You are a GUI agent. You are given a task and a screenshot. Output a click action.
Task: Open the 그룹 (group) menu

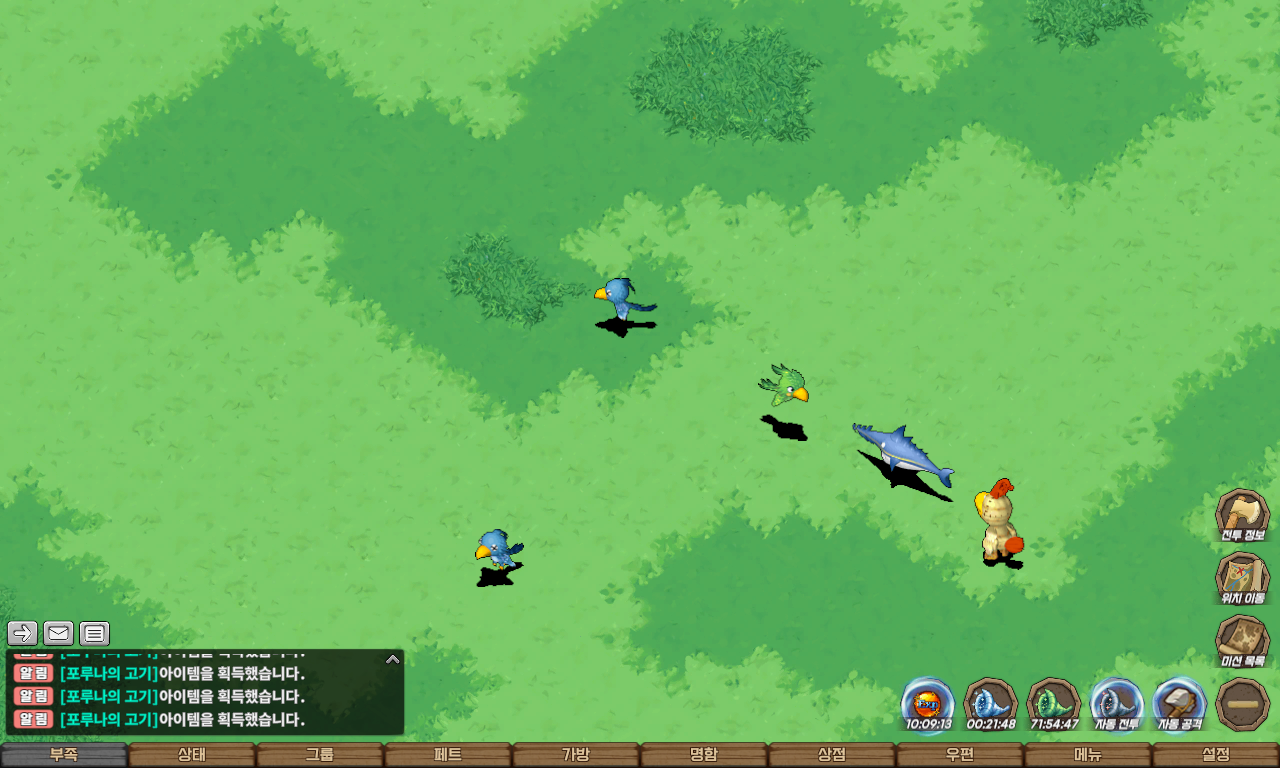point(320,755)
